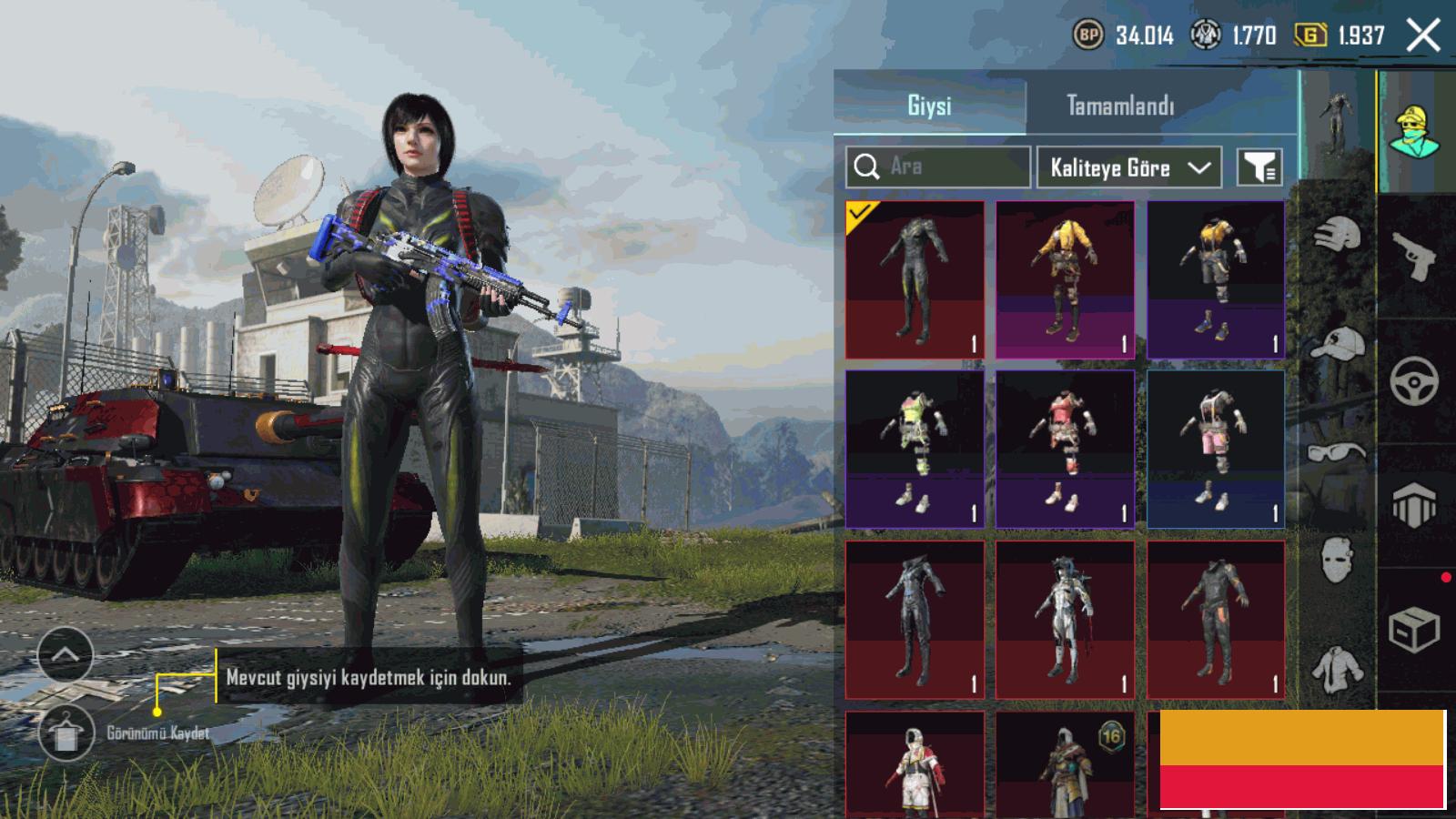Screen dimensions: 1456x819
Task: Switch to the face mask category
Action: coord(1338,559)
